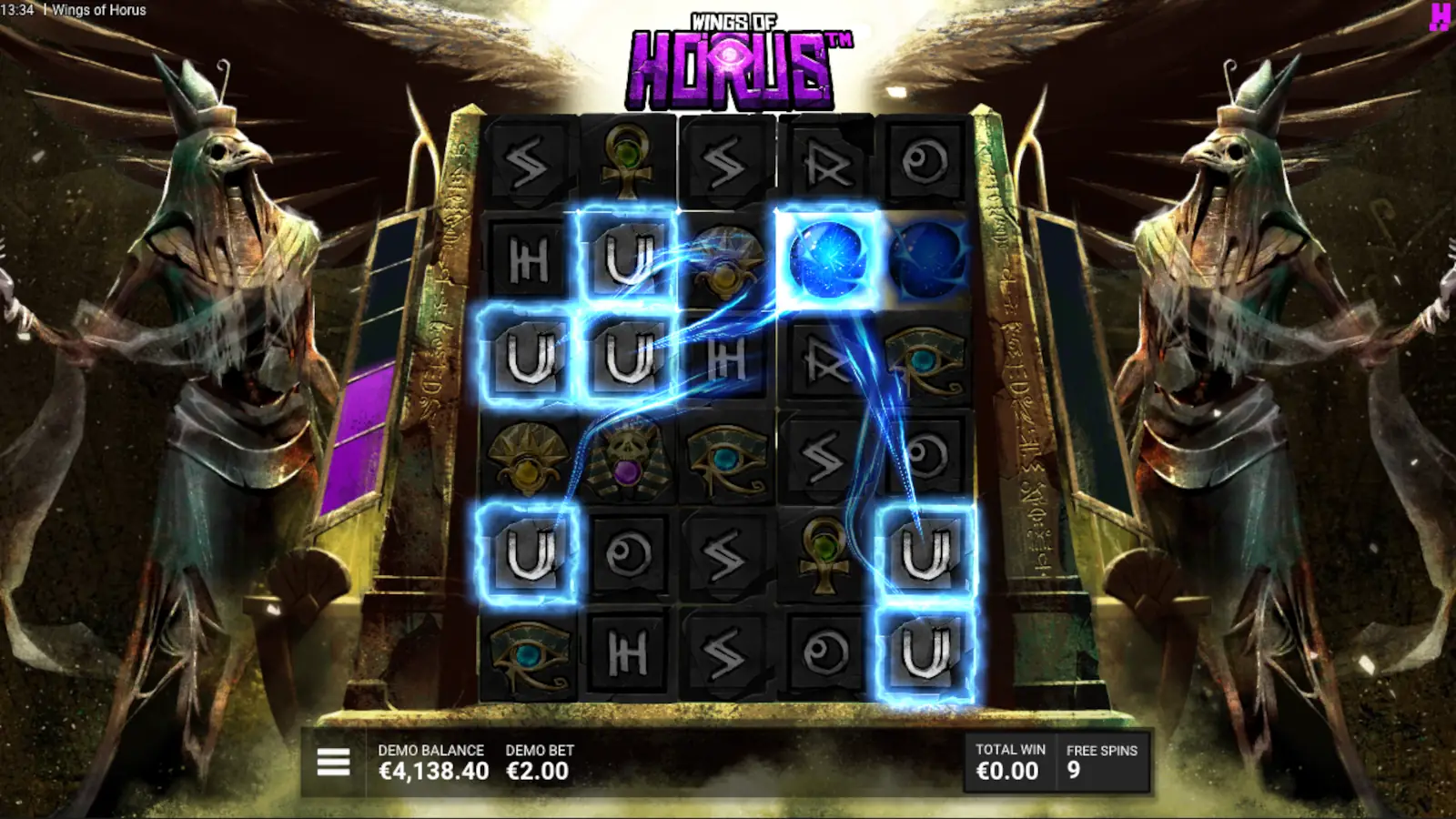Select the H rune on the leftmost reel
Screen dimensions: 1456x819
coord(526,264)
